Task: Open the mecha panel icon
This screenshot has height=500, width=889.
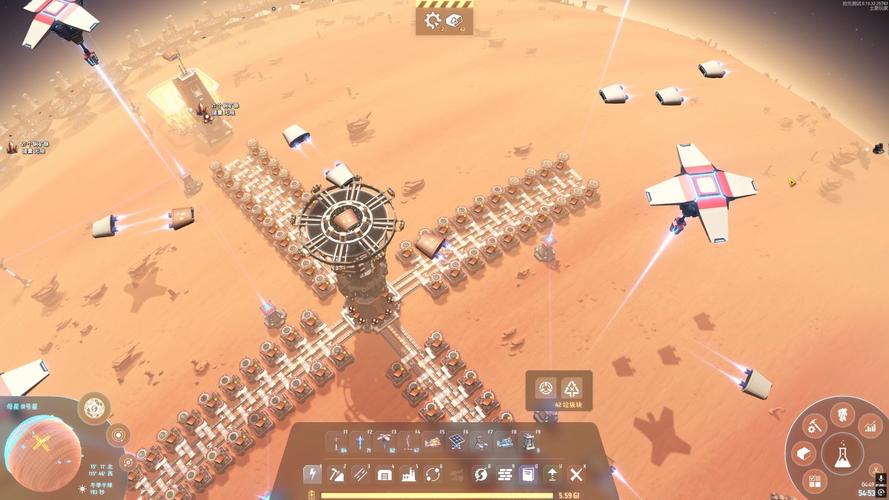Action: point(841,412)
